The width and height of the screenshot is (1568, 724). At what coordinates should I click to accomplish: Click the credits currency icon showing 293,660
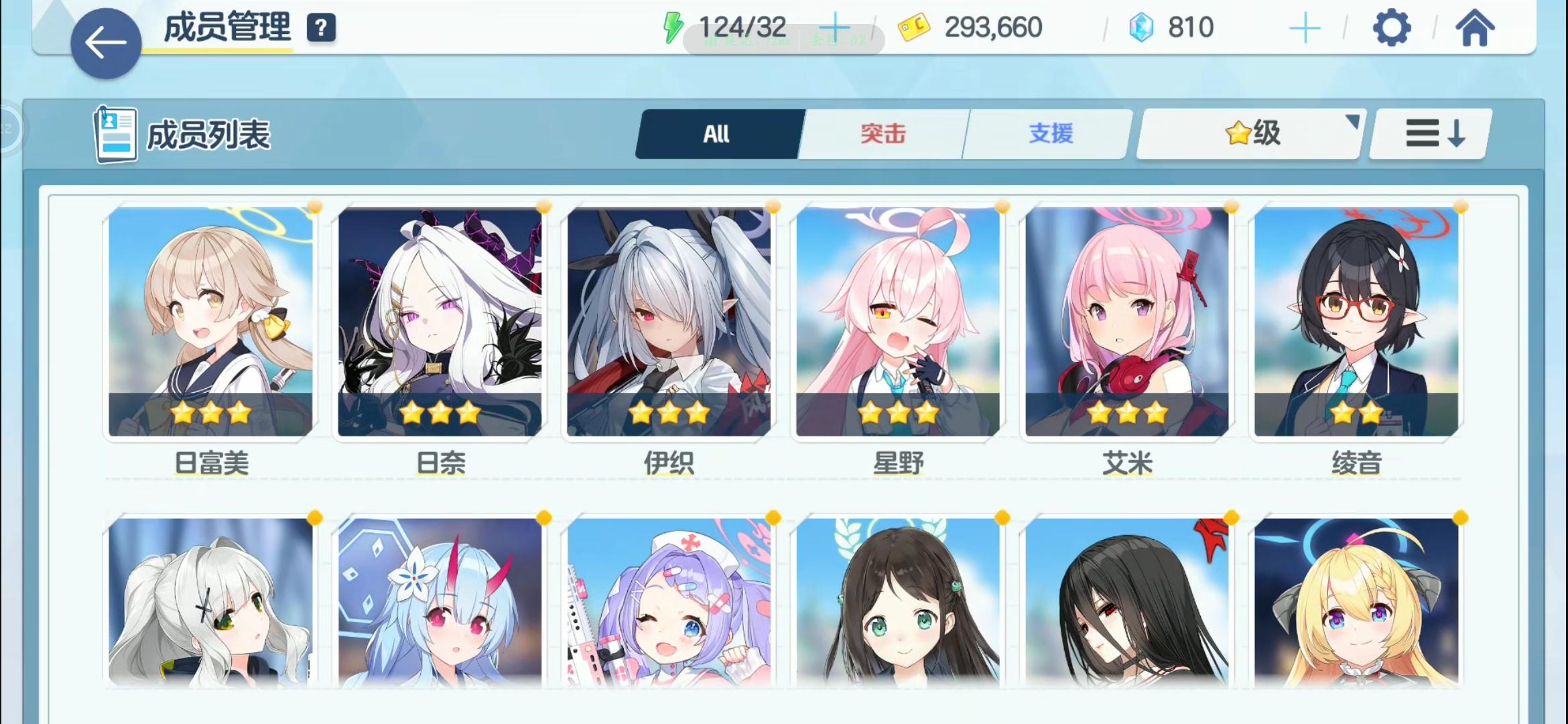[x=916, y=27]
